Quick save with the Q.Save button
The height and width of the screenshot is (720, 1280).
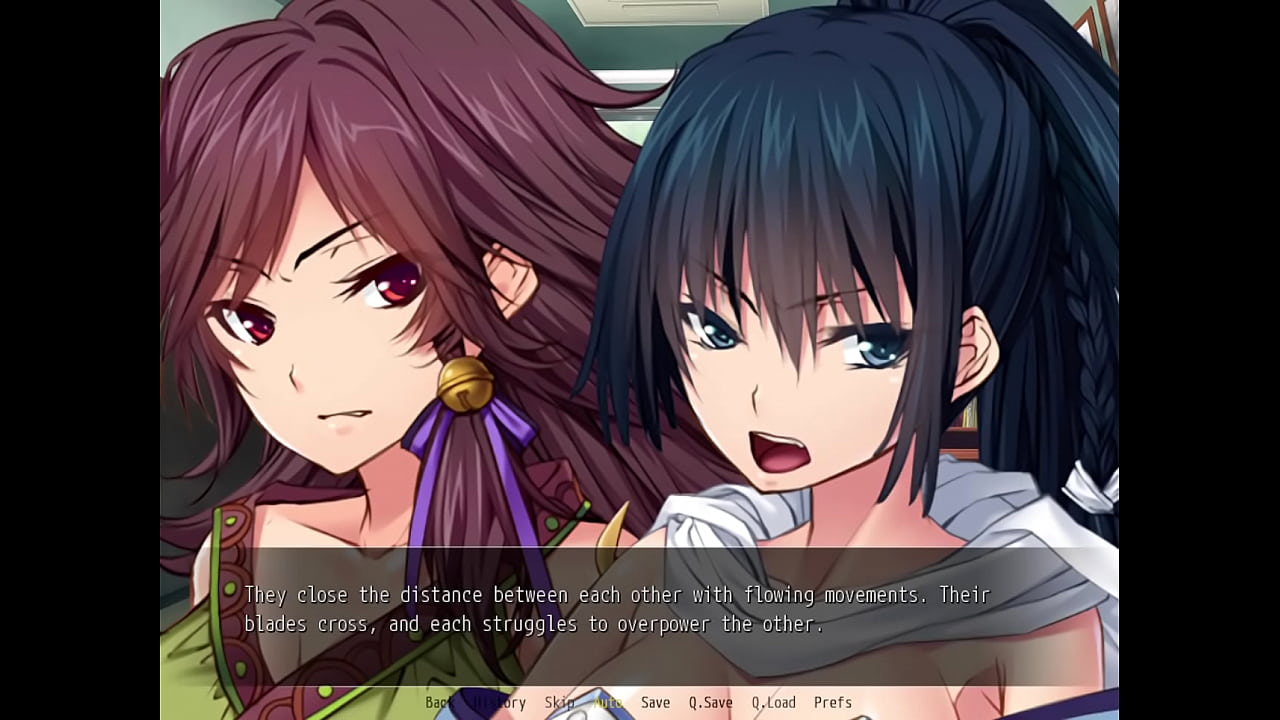710,703
